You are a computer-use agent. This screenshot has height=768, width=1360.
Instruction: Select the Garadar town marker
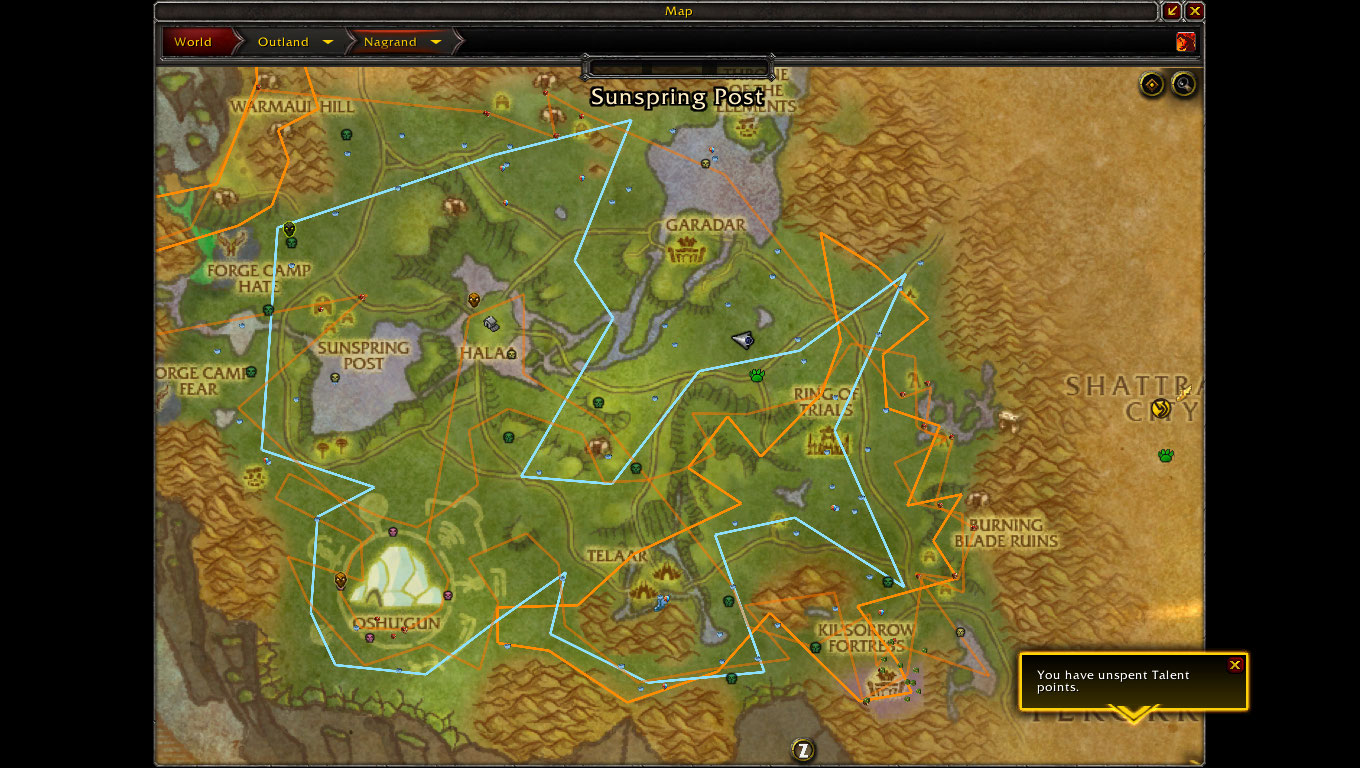pos(687,249)
